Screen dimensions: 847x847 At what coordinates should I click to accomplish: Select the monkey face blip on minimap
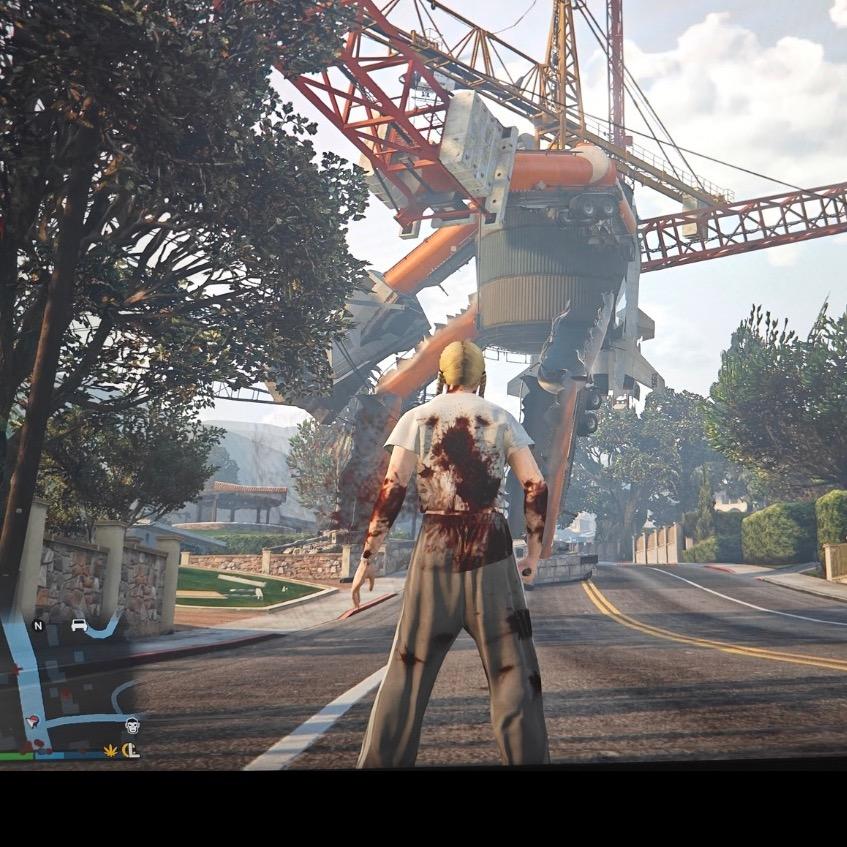[132, 725]
